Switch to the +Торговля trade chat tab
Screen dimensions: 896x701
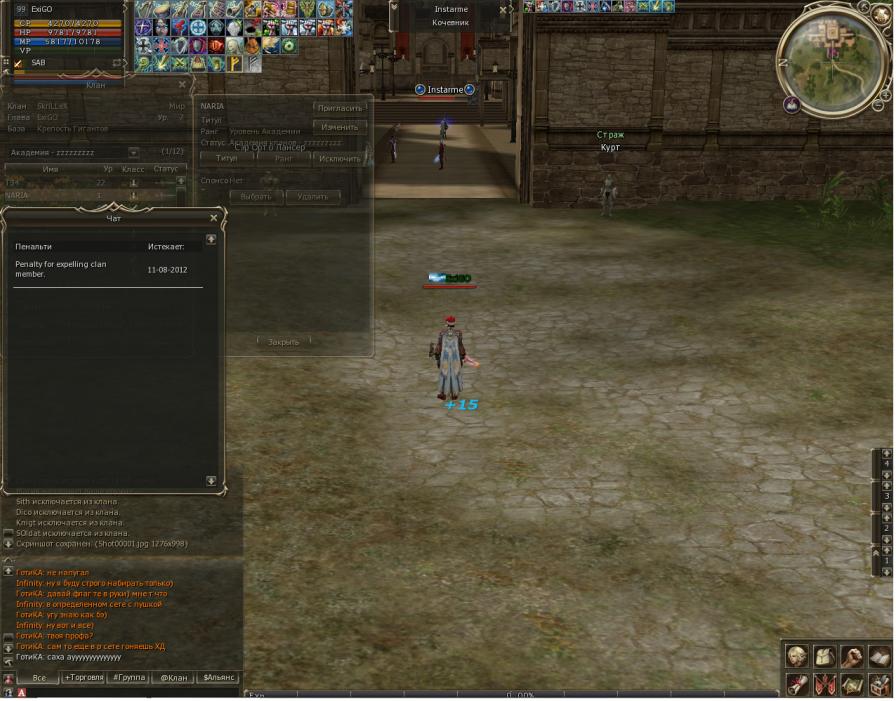[x=83, y=677]
